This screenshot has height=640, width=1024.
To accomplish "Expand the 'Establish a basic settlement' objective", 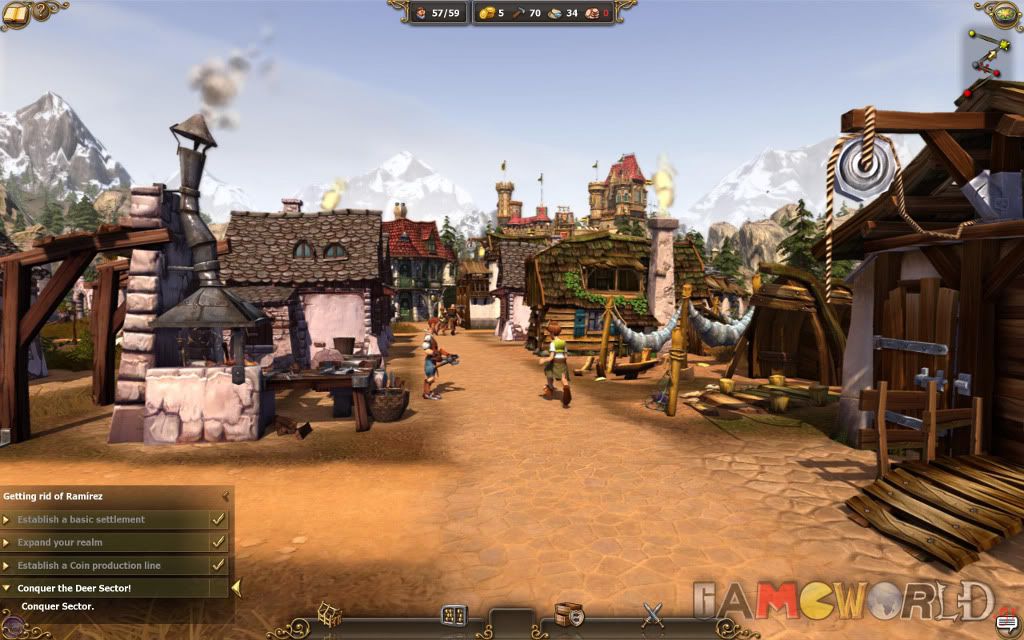I will (8, 520).
